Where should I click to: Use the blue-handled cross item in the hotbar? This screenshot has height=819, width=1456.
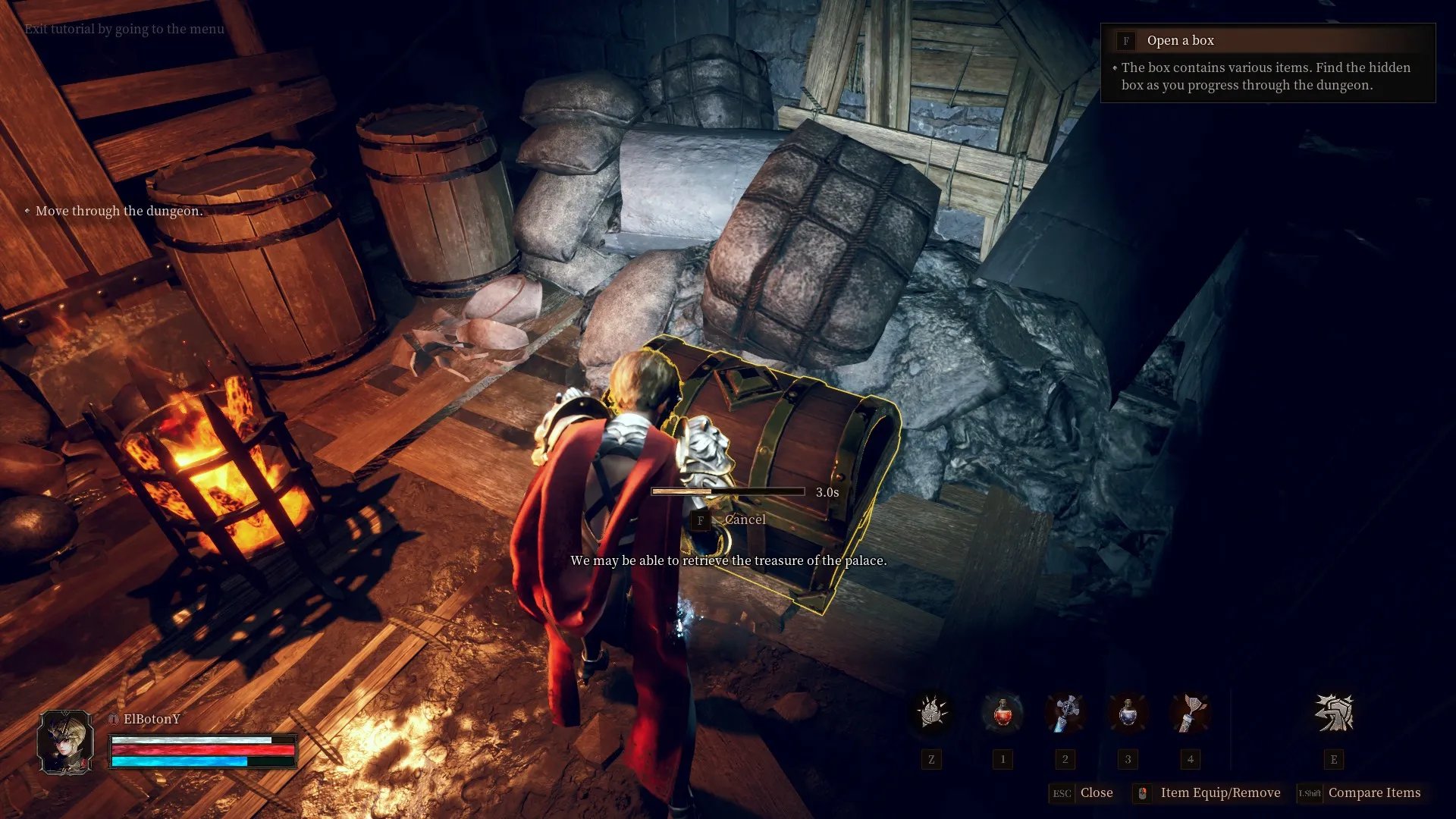point(1065,714)
